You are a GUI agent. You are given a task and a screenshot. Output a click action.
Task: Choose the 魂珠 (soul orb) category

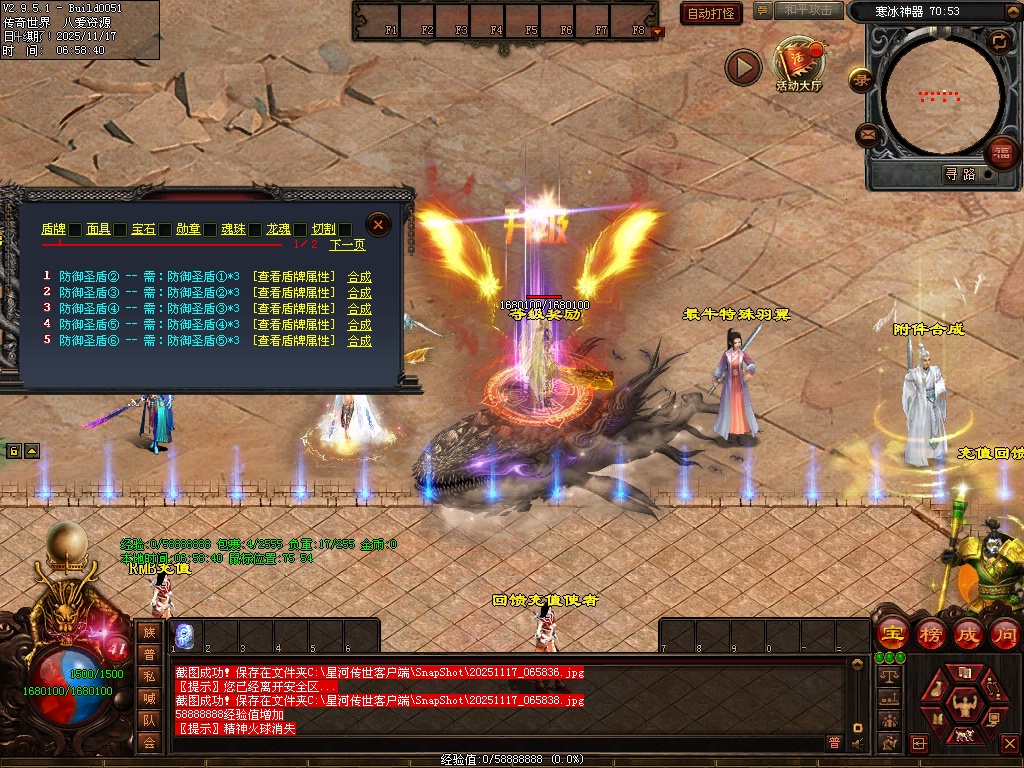click(233, 229)
